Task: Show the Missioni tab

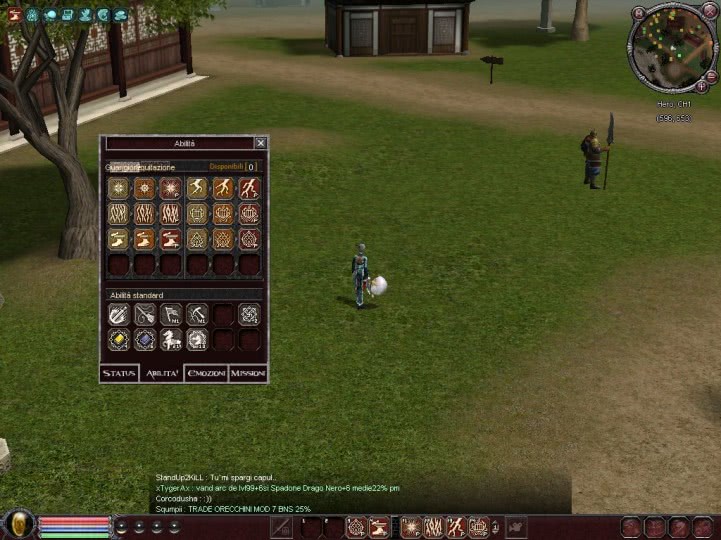Action: click(248, 373)
